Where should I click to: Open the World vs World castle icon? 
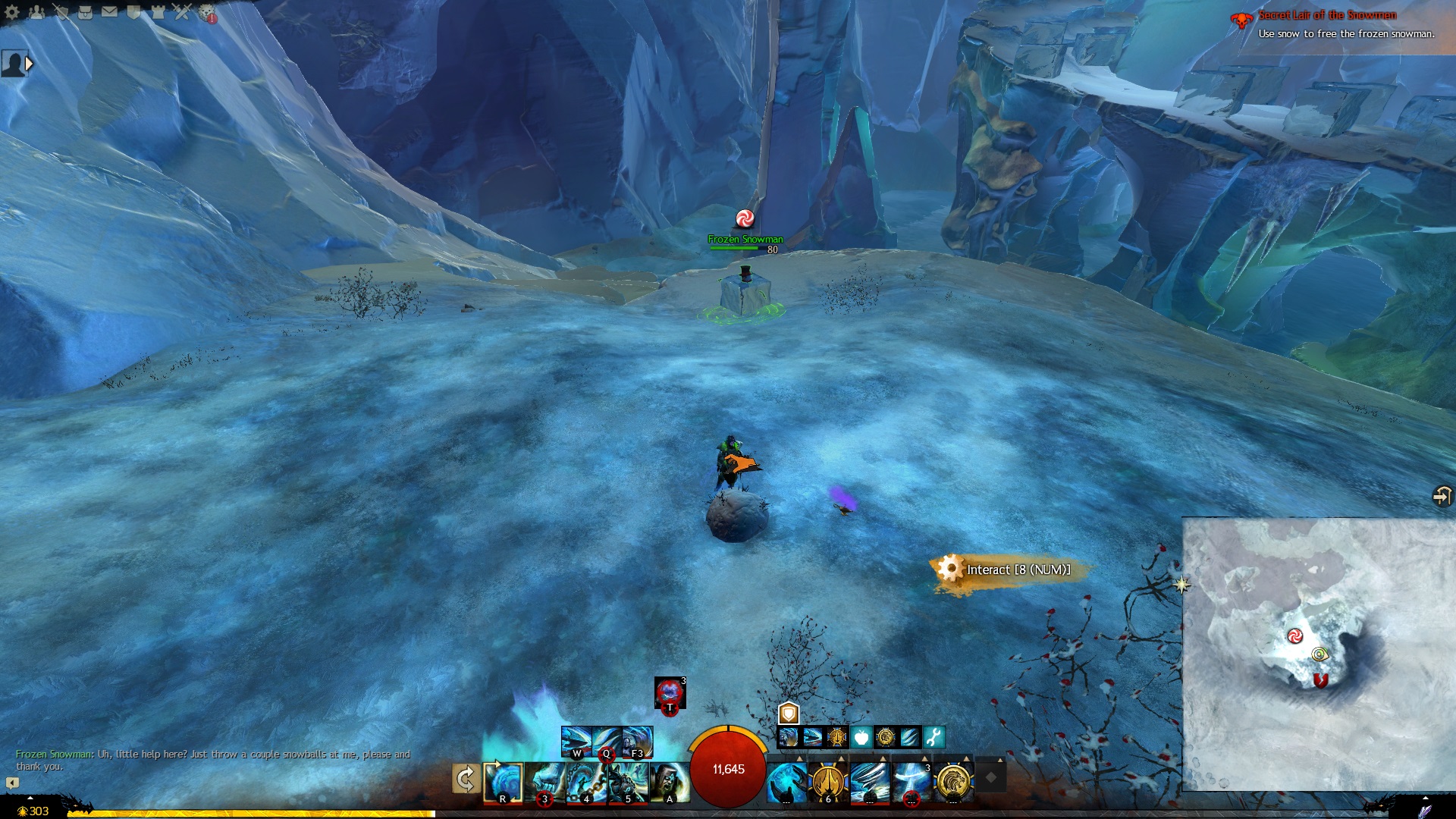click(x=158, y=11)
